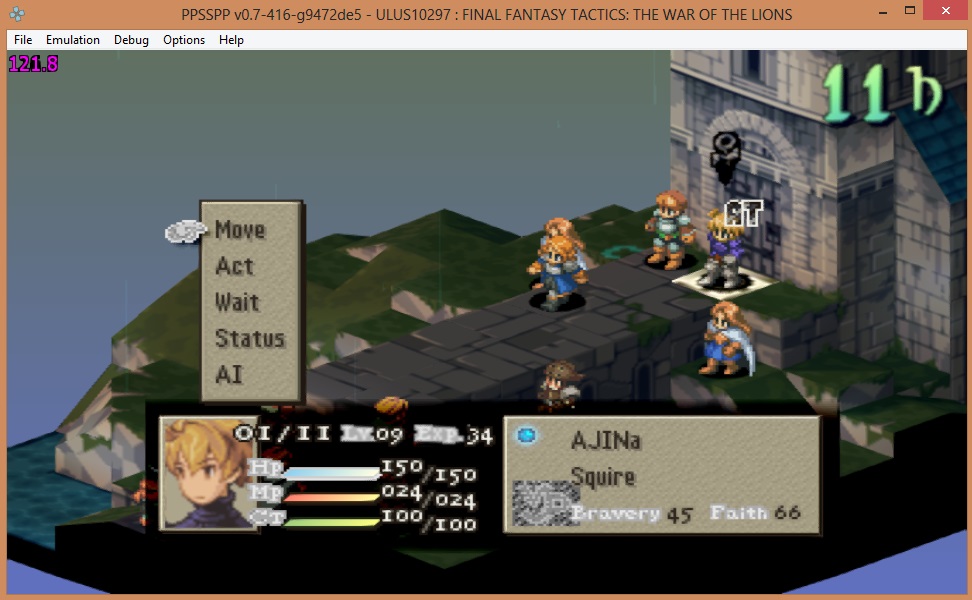Open the Debug menu
The image size is (972, 600).
(131, 40)
